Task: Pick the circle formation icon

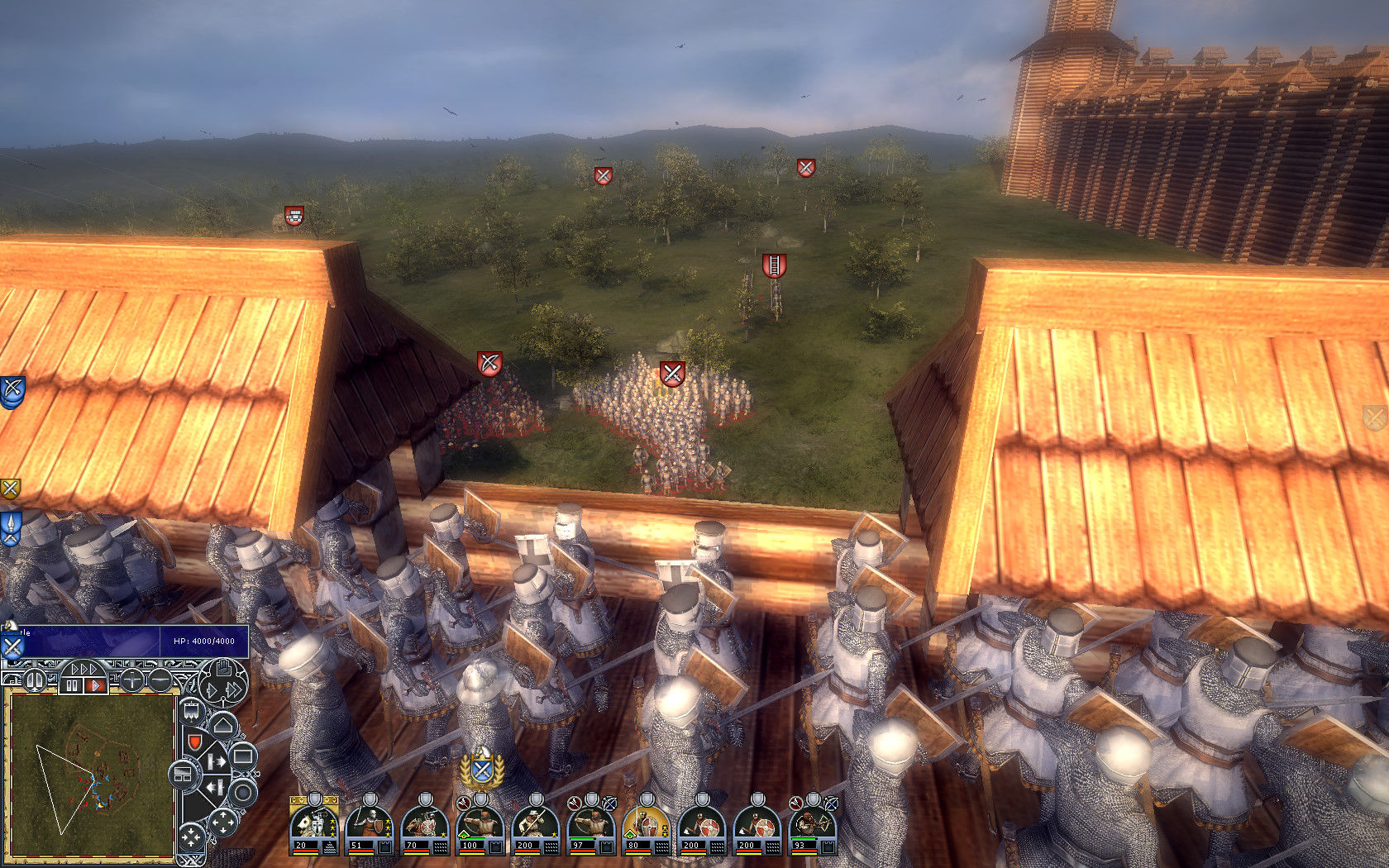Action: pyautogui.click(x=243, y=791)
